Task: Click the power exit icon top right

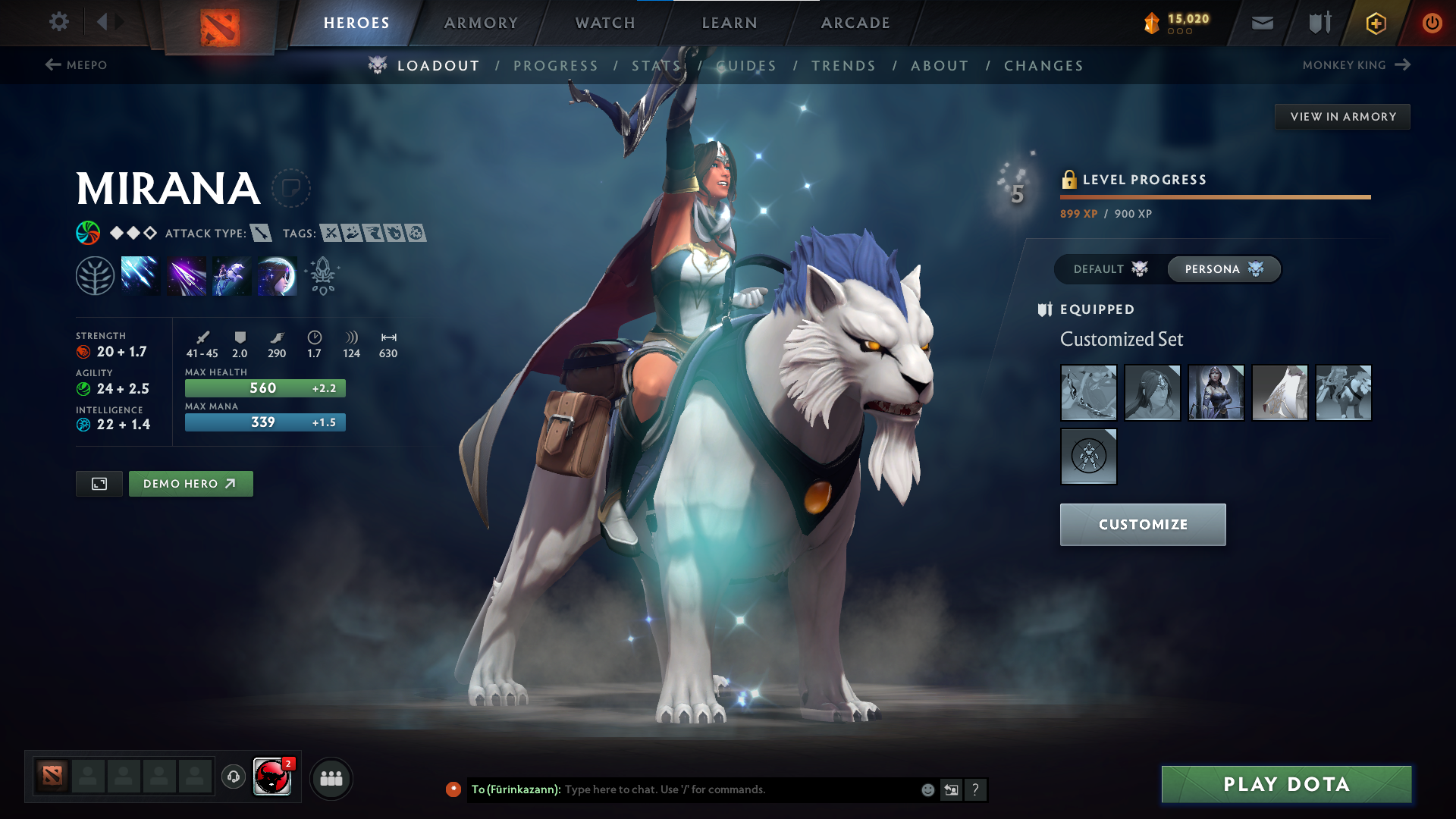Action: pyautogui.click(x=1432, y=23)
